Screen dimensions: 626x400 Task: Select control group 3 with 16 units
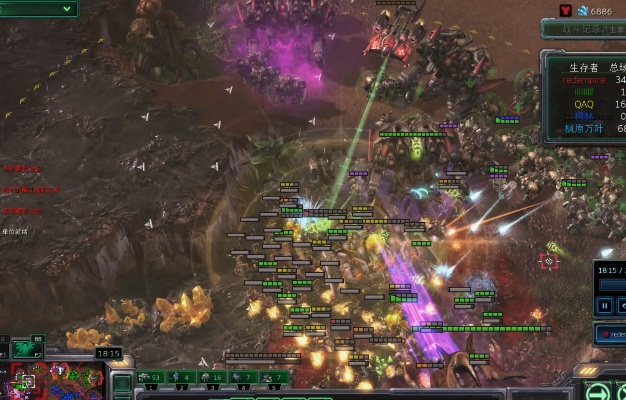[212, 378]
